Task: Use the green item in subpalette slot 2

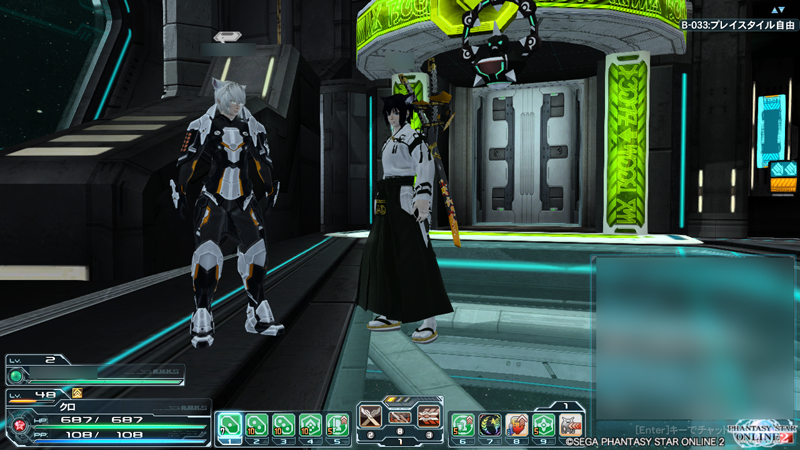Action: [x=256, y=425]
